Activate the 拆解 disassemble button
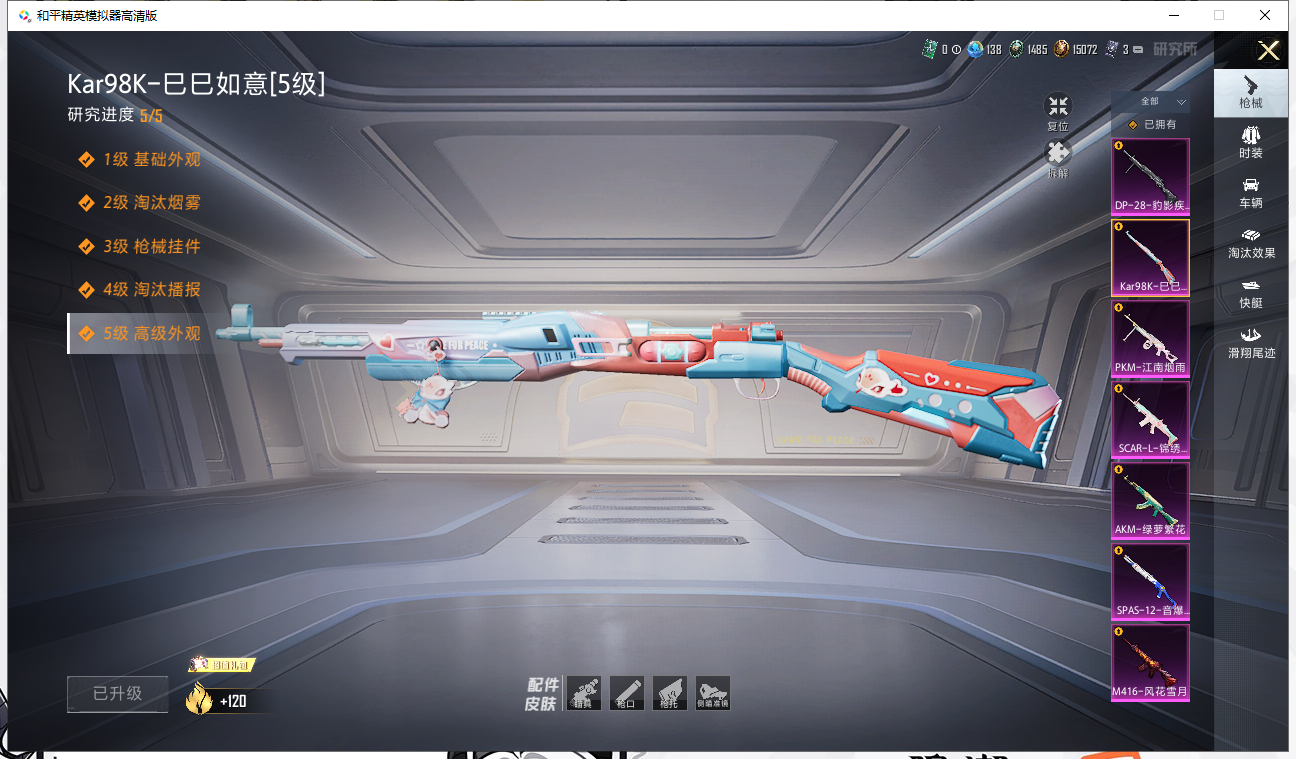The width and height of the screenshot is (1296, 759). (x=1058, y=158)
